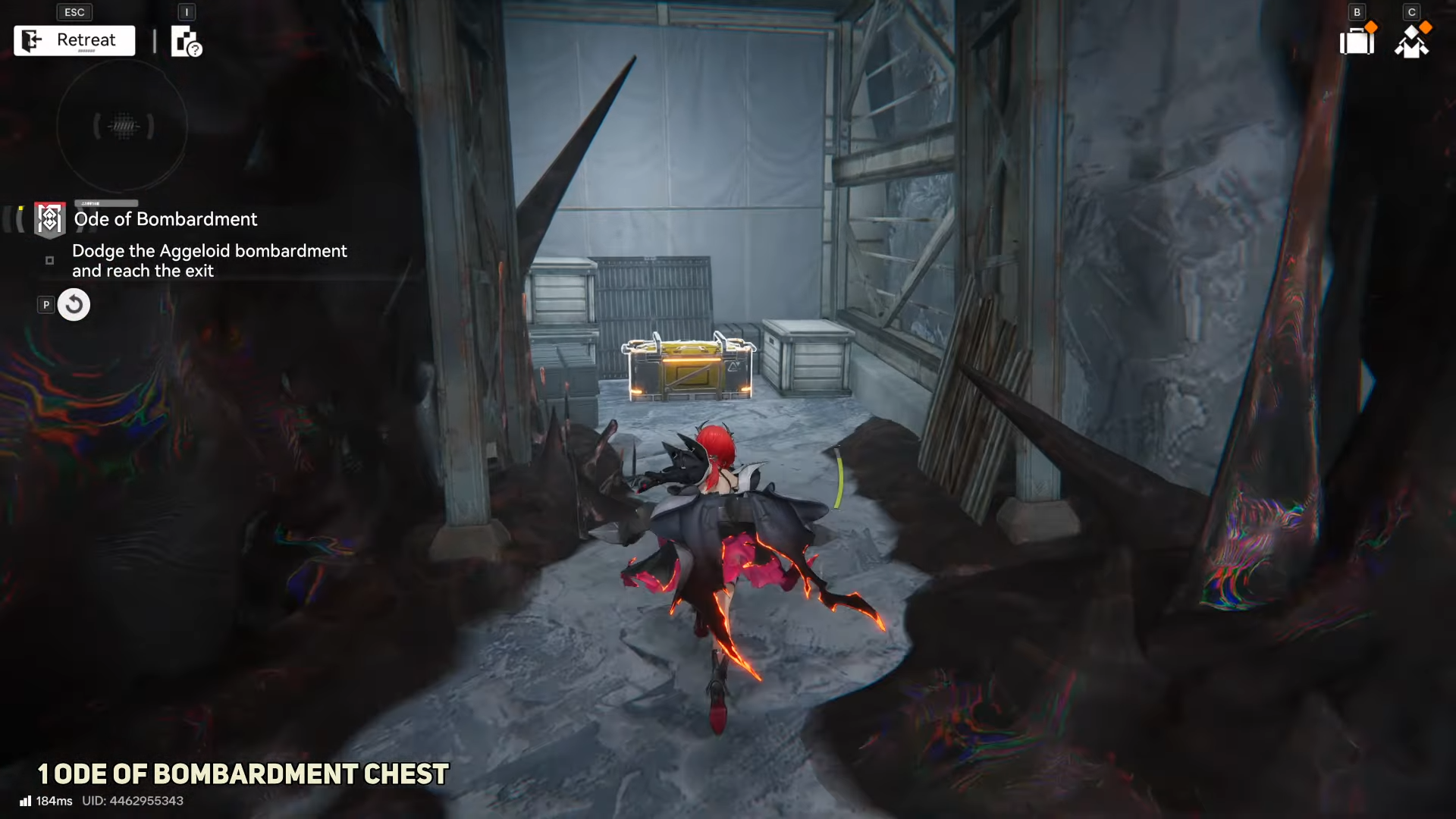
Task: Click the circular minimap
Action: click(x=122, y=126)
